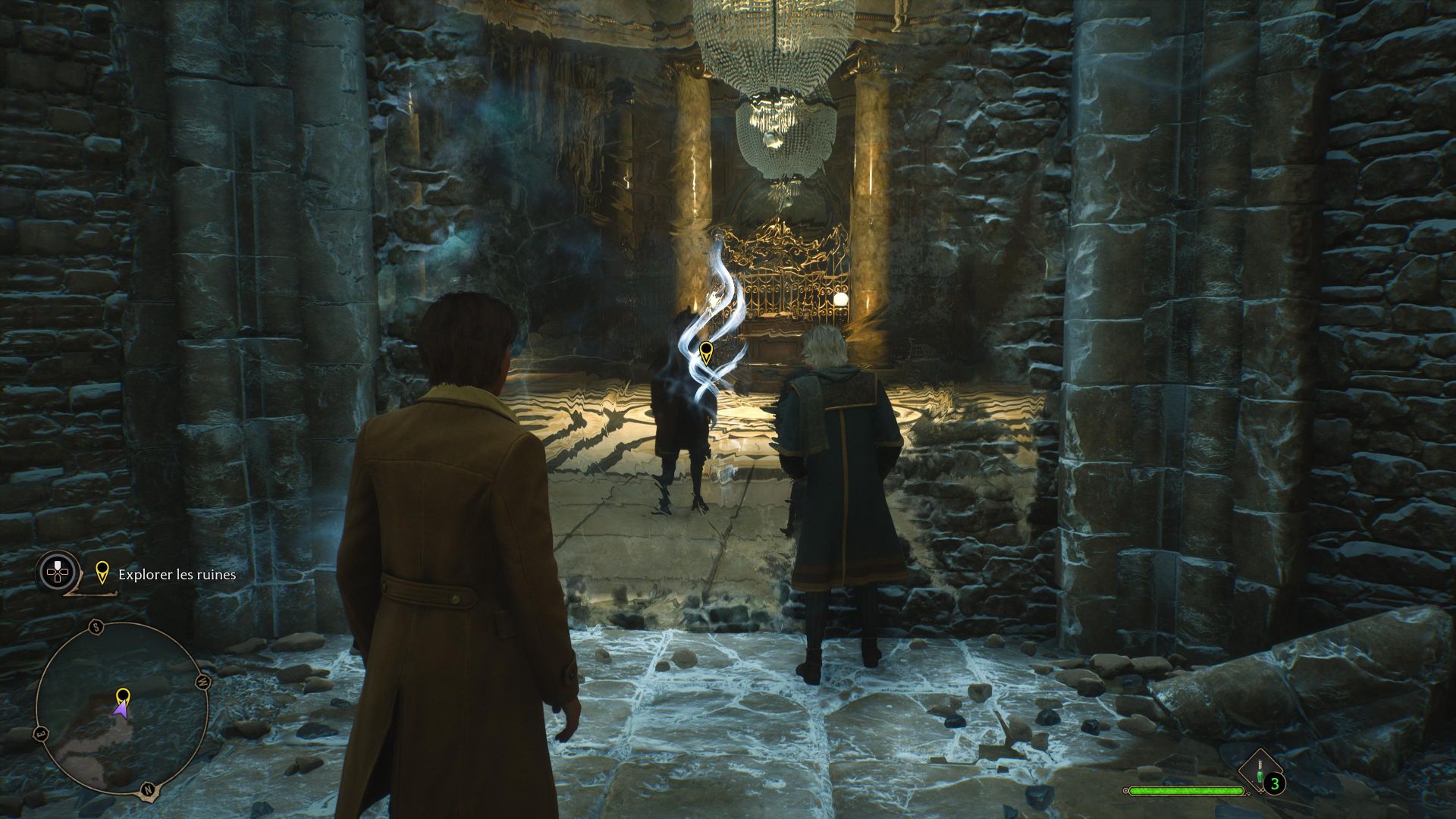Select the yellow quest waypoint marker by the white swirl
This screenshot has height=819, width=1456.
click(x=706, y=351)
